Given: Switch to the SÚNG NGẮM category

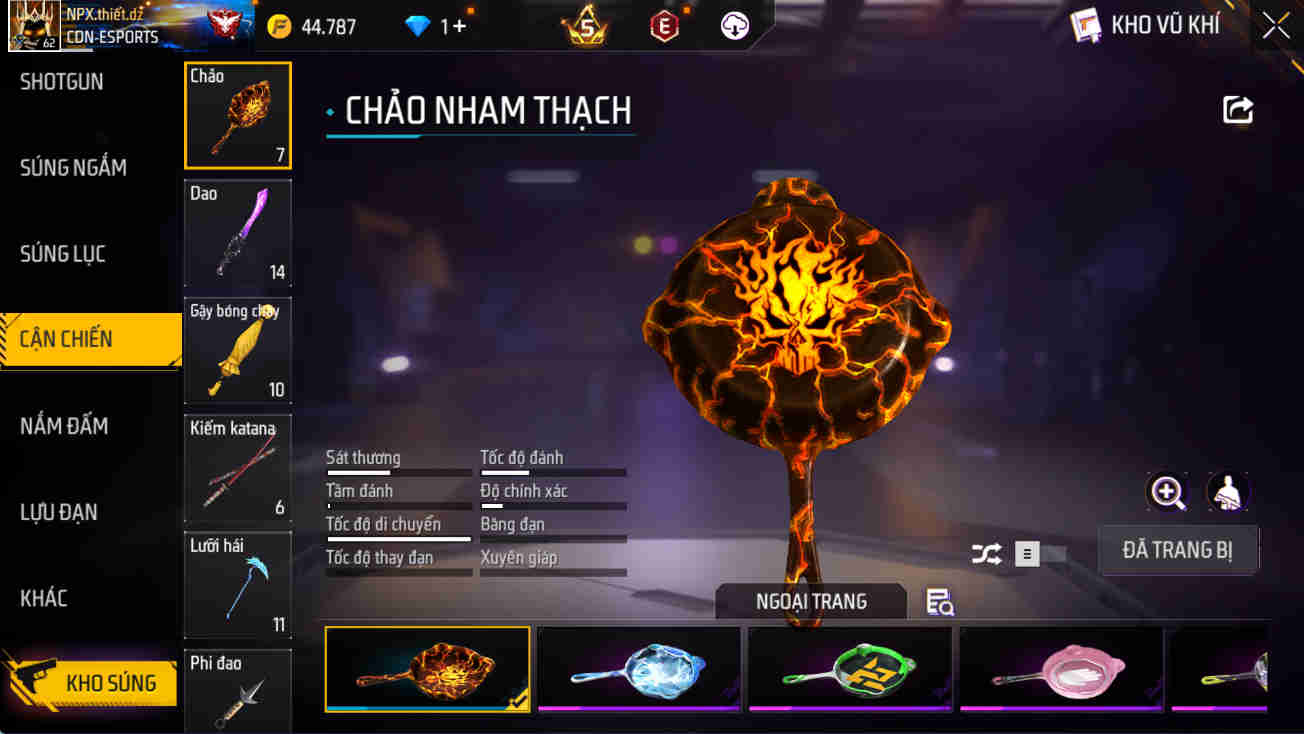Looking at the screenshot, I should [x=75, y=167].
